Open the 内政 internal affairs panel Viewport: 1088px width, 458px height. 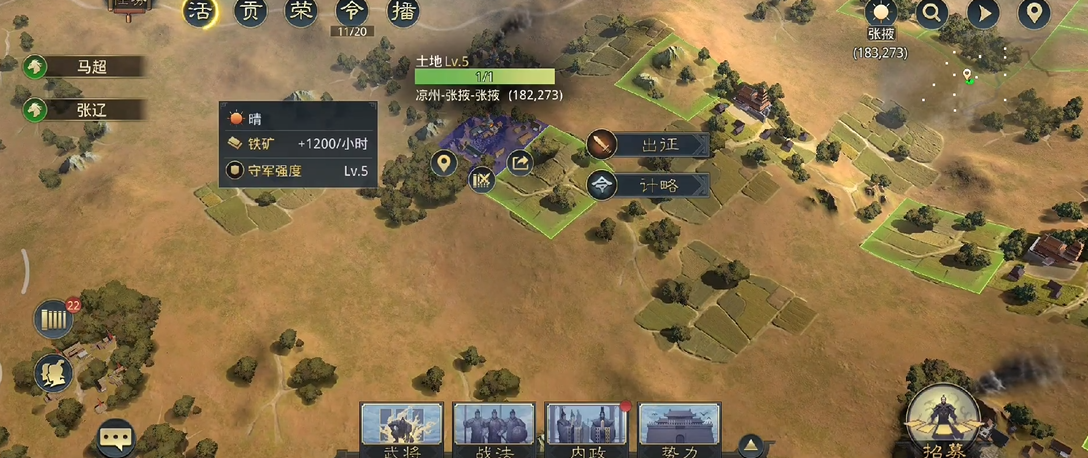(x=586, y=428)
